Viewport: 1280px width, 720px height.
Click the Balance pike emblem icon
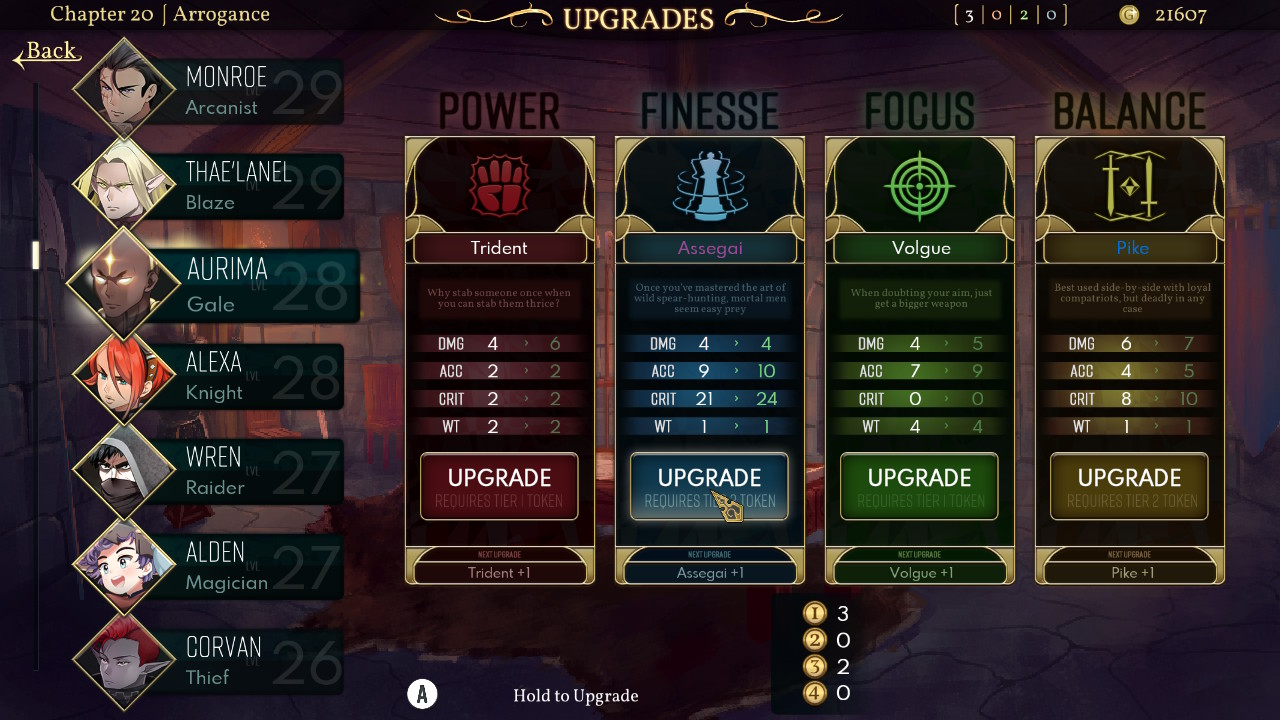(1129, 185)
